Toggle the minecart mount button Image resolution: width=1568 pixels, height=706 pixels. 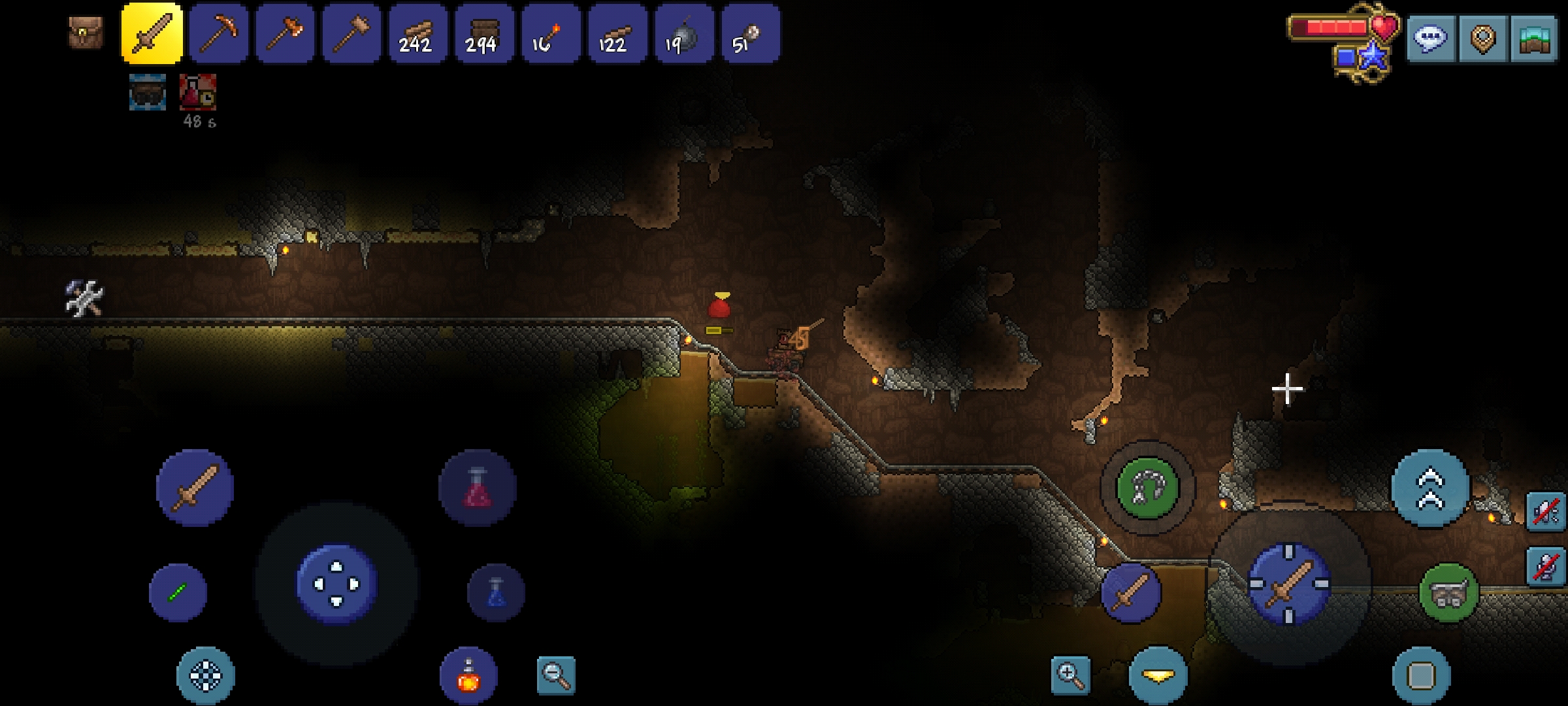(x=1448, y=592)
